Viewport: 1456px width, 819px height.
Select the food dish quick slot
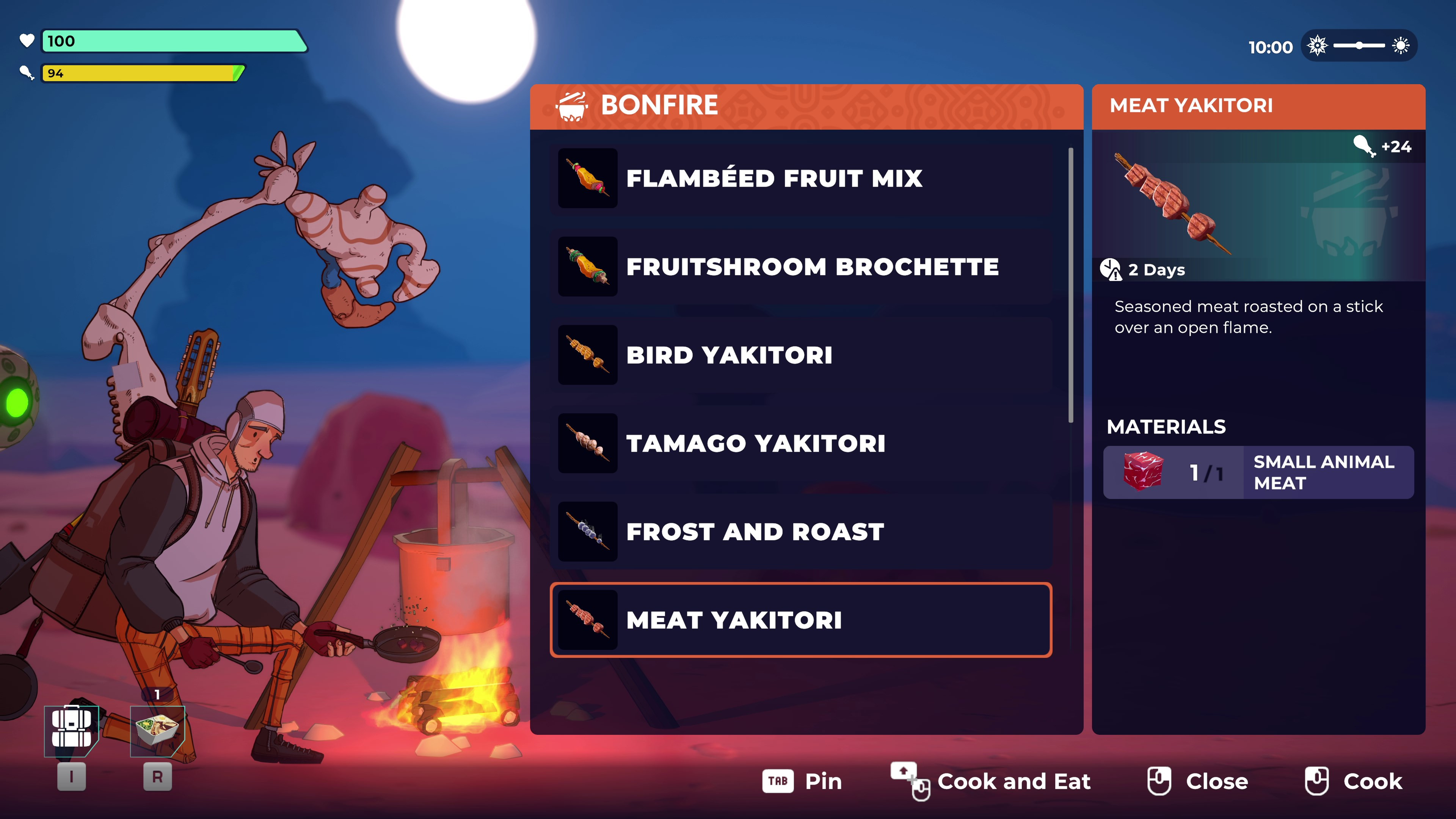(x=158, y=730)
